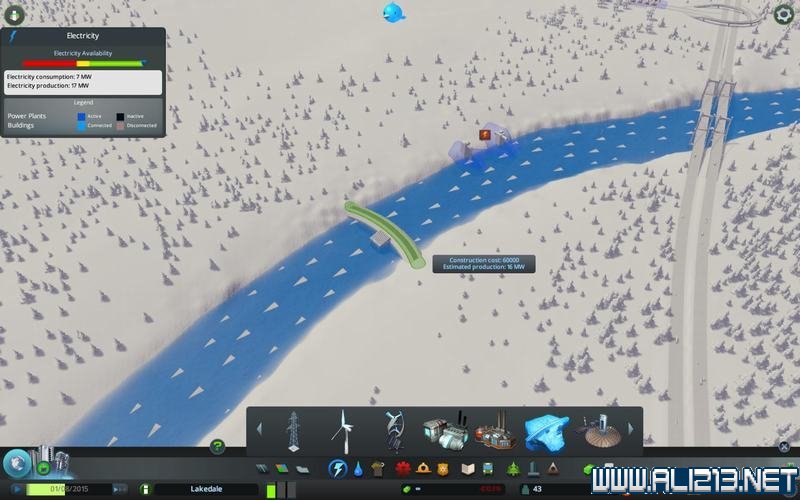Open the Electricity lightning bolt build menu
The width and height of the screenshot is (800, 500).
[x=338, y=468]
